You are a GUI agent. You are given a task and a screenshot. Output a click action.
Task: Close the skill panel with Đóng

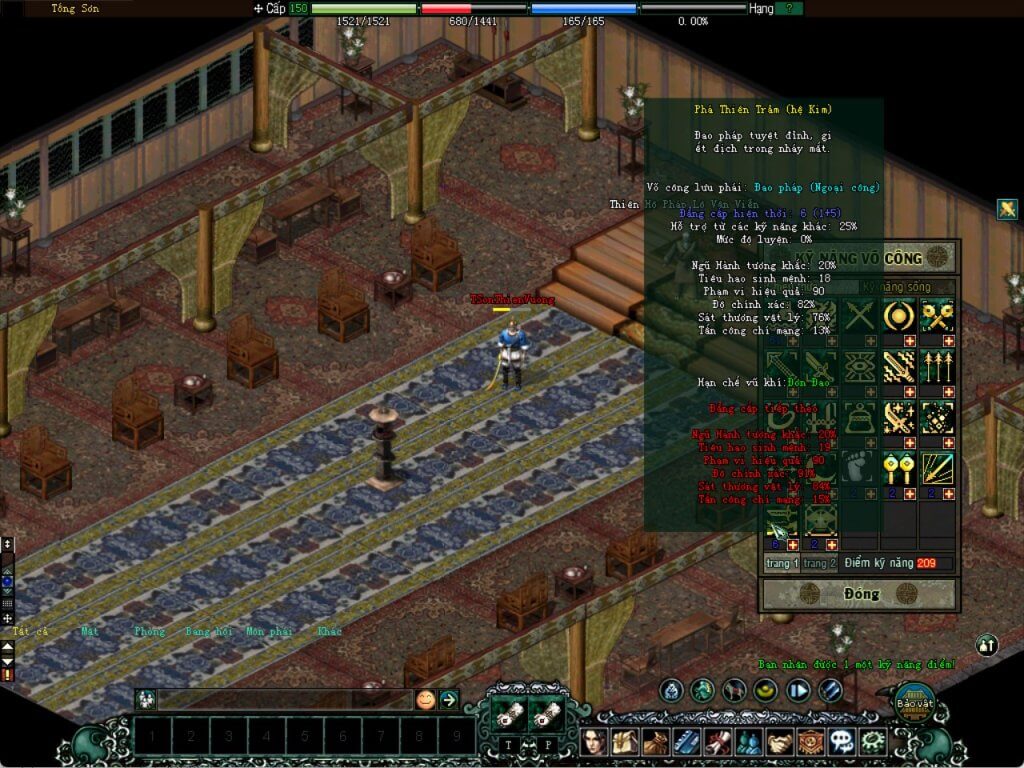coord(860,594)
